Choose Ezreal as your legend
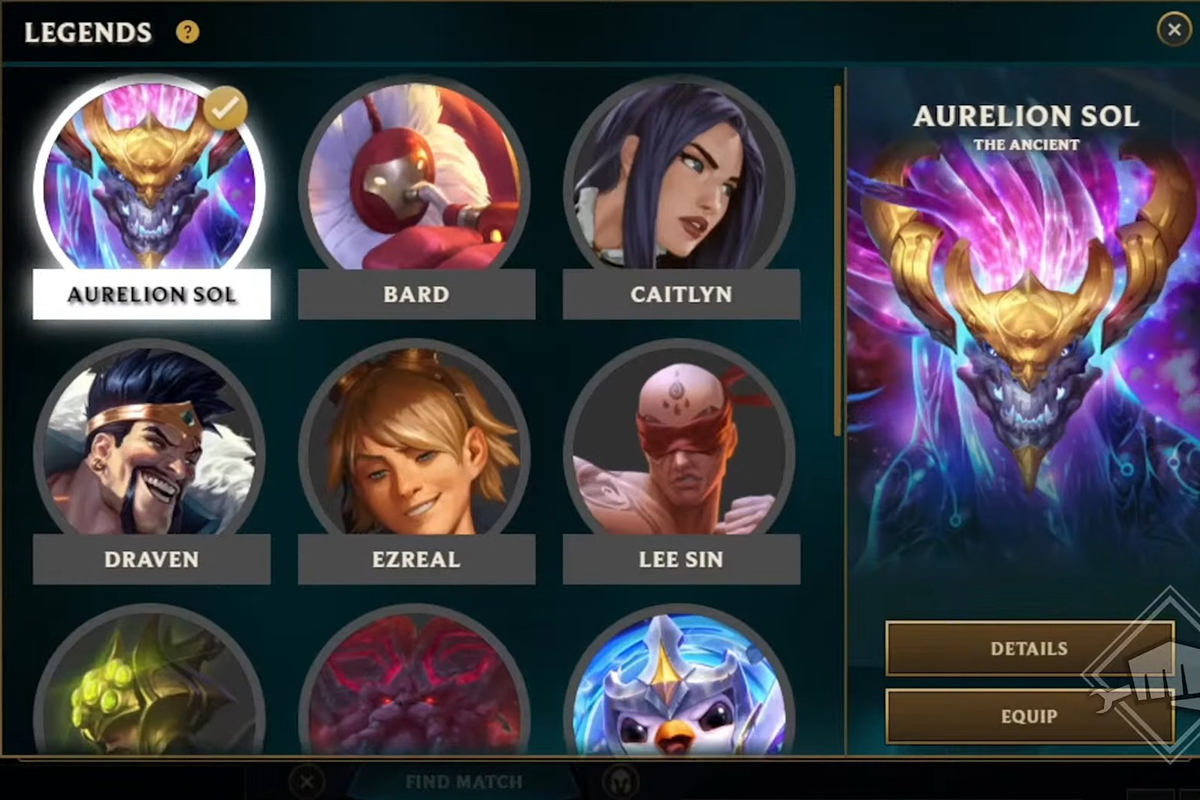 pos(415,445)
